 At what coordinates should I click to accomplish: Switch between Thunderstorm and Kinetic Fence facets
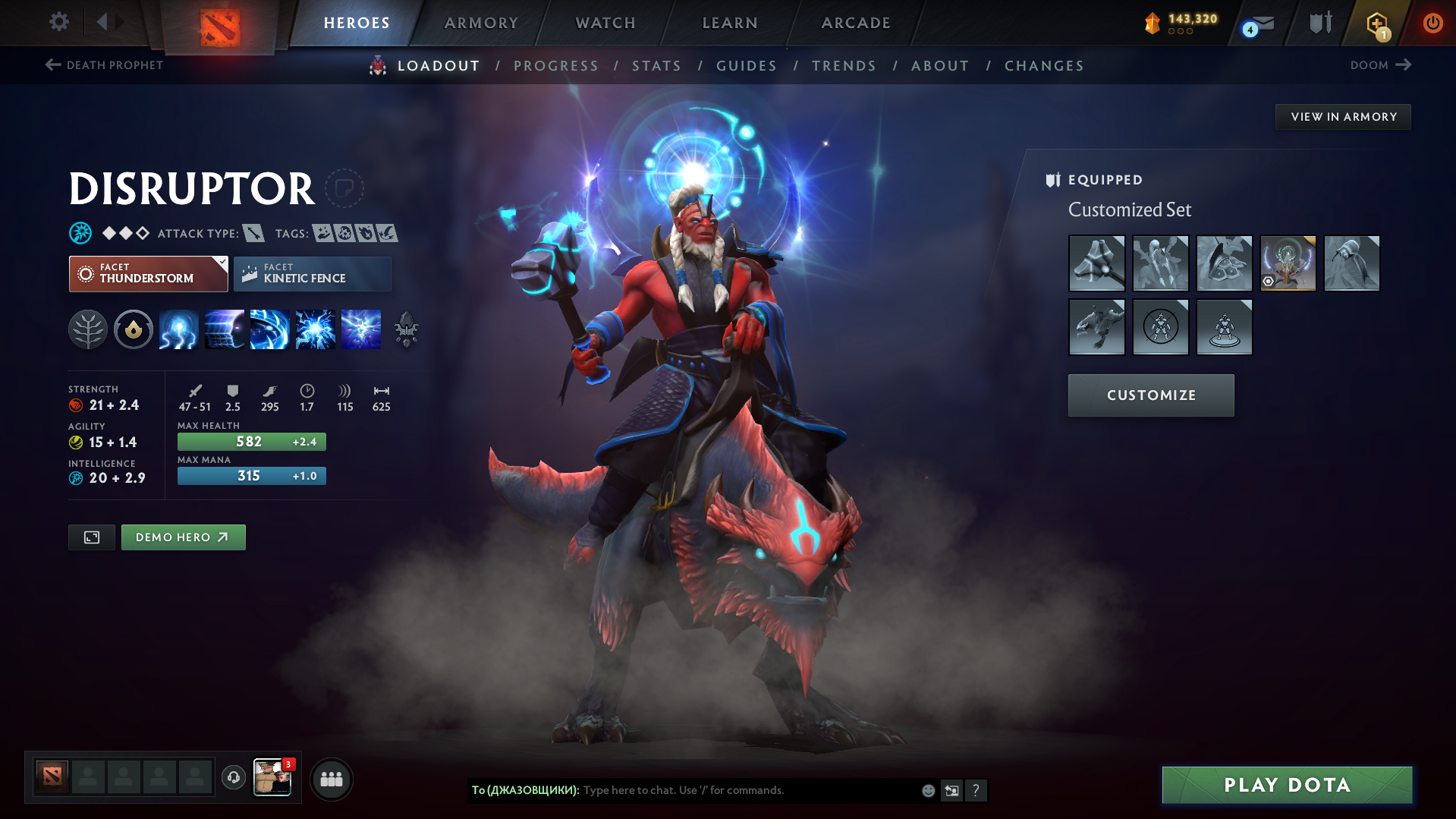[x=312, y=273]
